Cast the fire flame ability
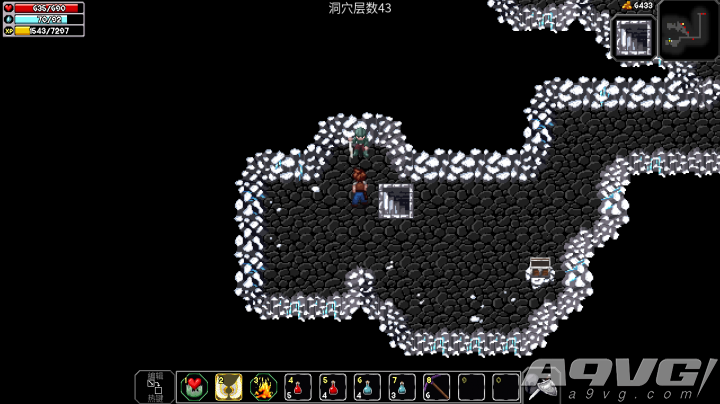Screen dimensions: 720x404 [264, 387]
